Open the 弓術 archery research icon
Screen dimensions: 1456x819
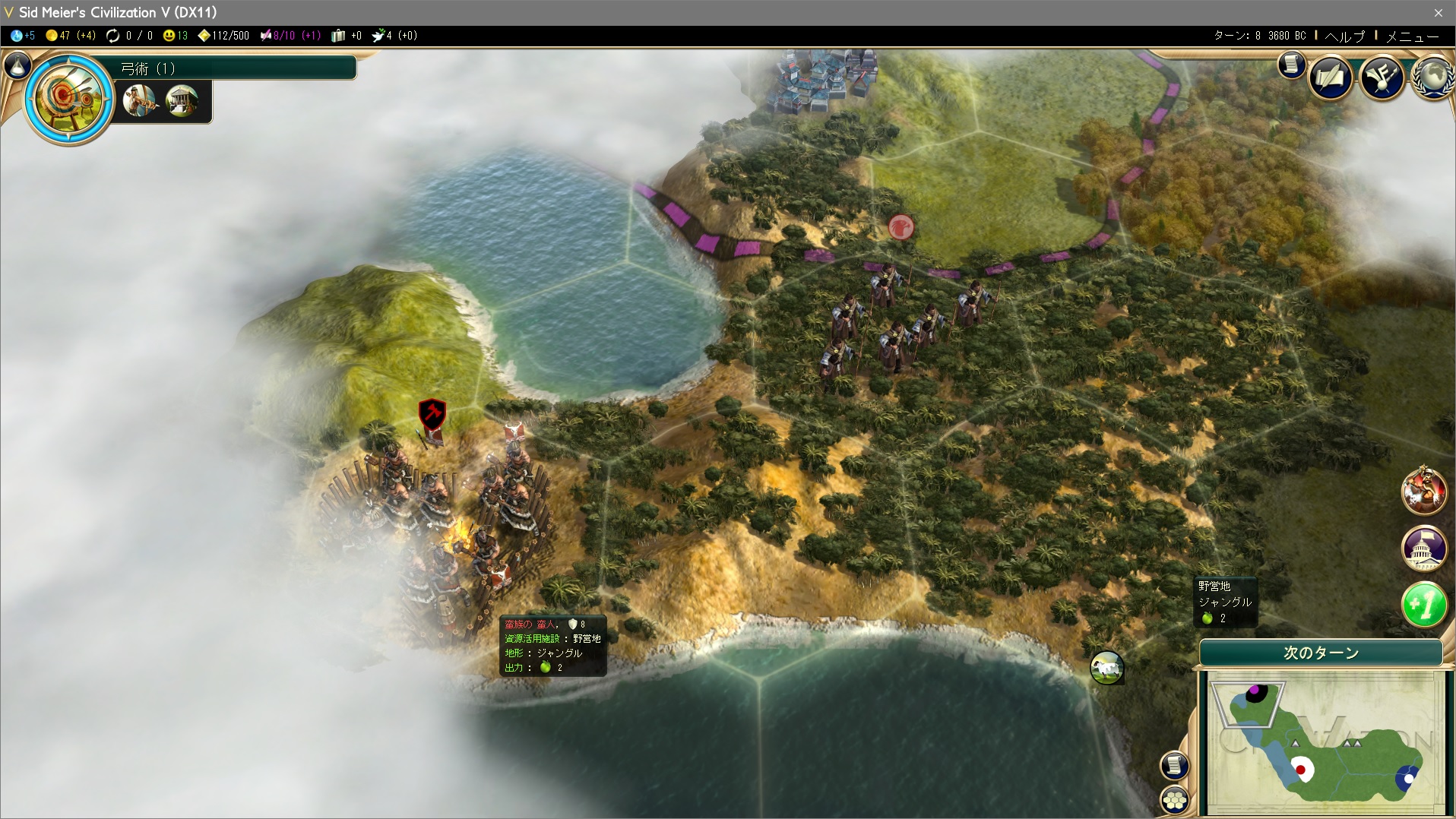(x=68, y=97)
